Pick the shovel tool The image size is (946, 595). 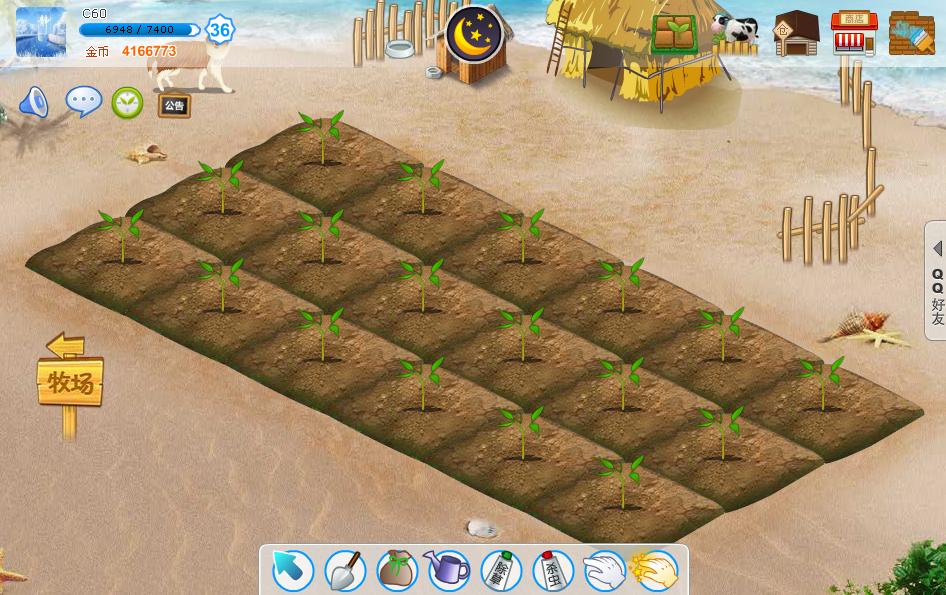344,571
